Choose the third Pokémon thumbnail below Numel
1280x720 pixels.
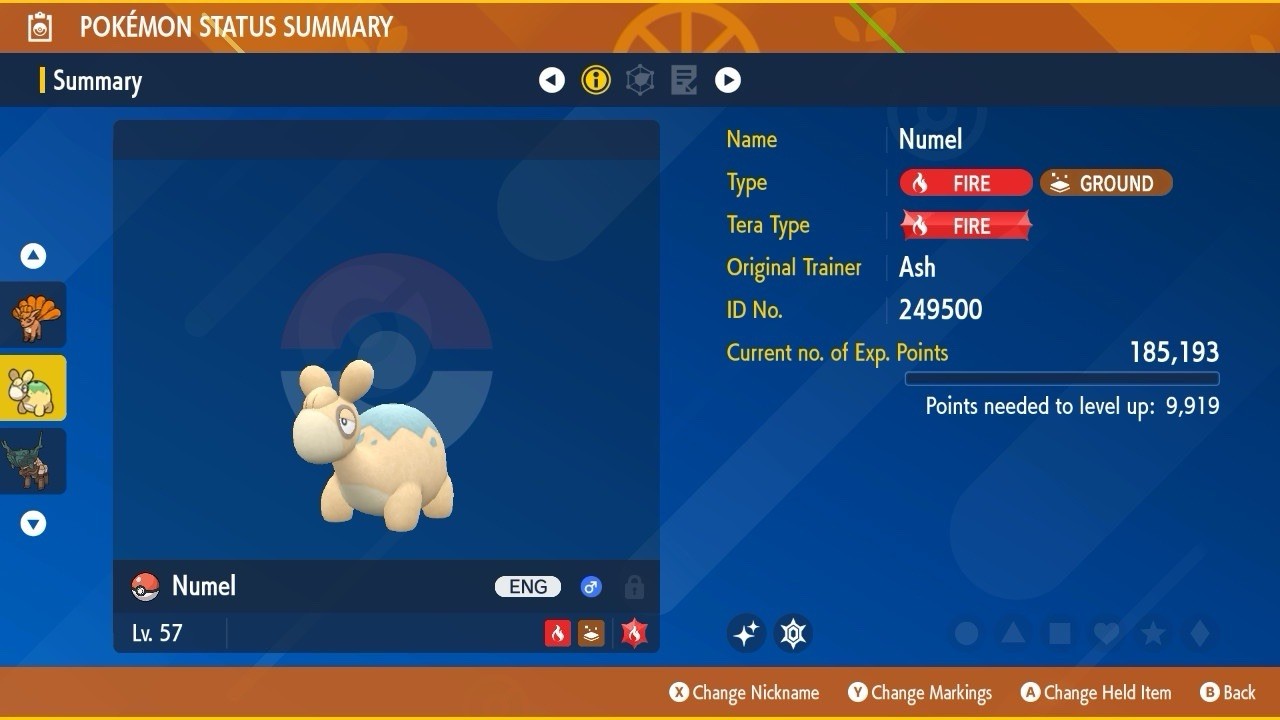point(34,461)
